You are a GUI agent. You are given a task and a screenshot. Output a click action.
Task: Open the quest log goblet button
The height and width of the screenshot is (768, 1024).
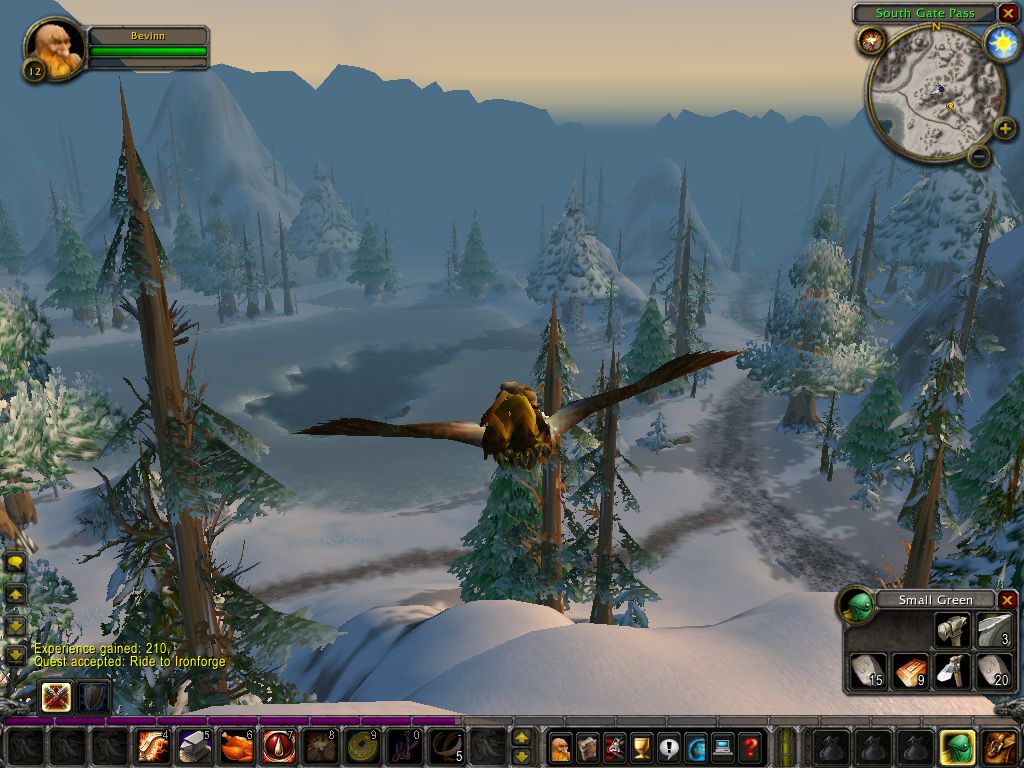(x=642, y=747)
